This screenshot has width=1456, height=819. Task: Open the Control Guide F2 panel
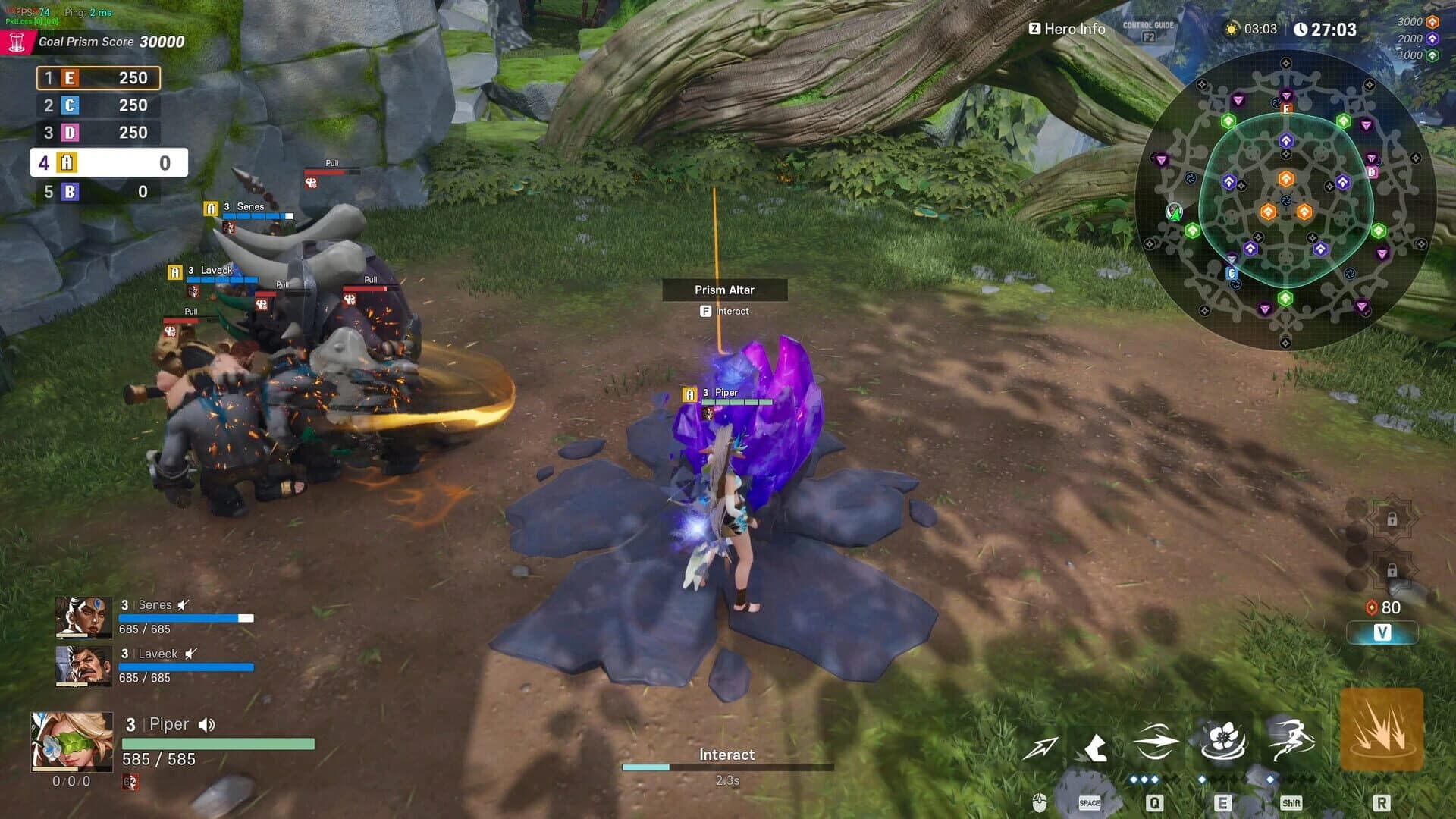pos(1147,30)
